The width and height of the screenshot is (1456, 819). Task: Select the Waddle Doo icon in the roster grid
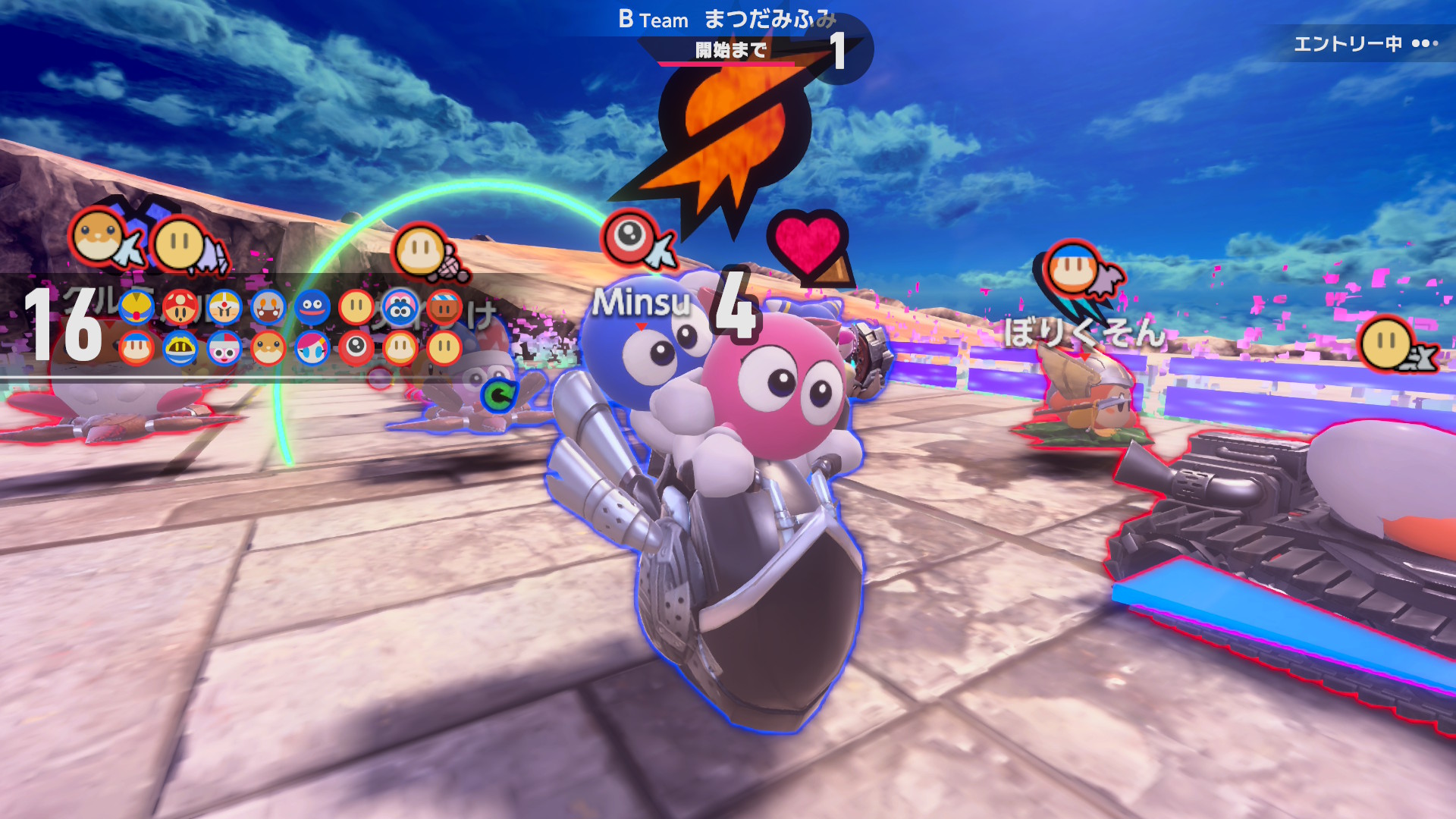(356, 349)
